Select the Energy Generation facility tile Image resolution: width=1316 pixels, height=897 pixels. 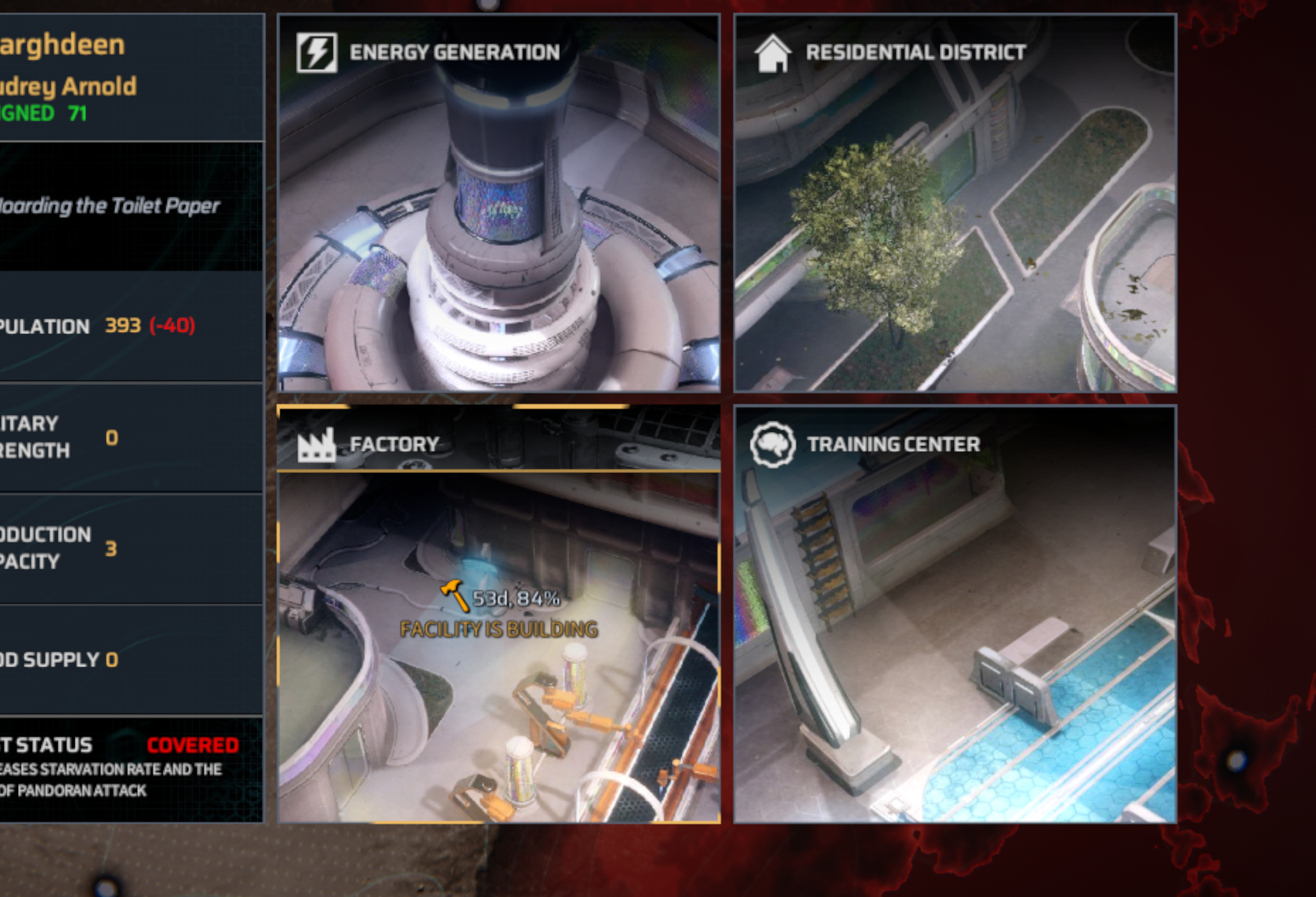[499, 203]
